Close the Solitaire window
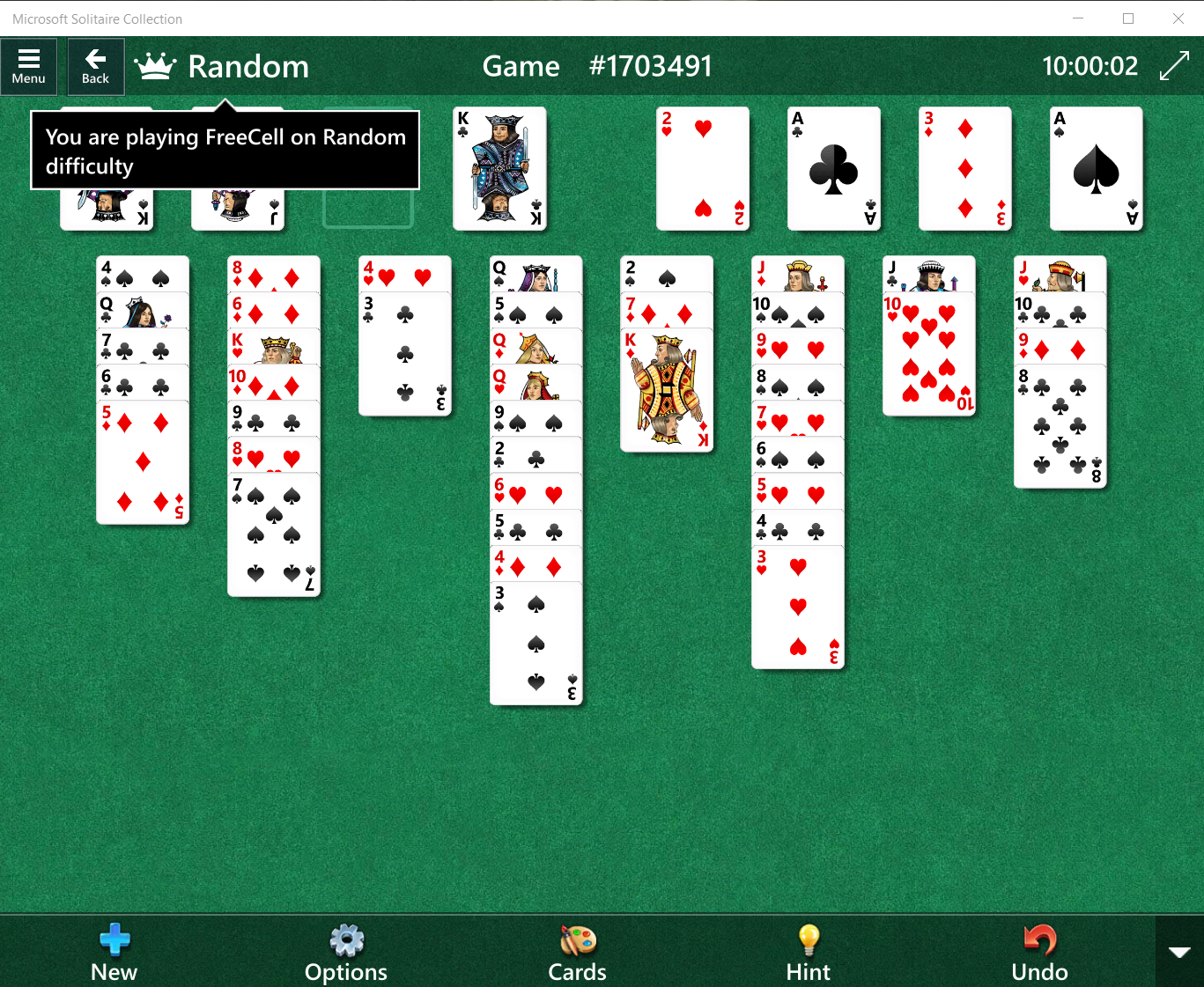1204x987 pixels. (x=1178, y=18)
